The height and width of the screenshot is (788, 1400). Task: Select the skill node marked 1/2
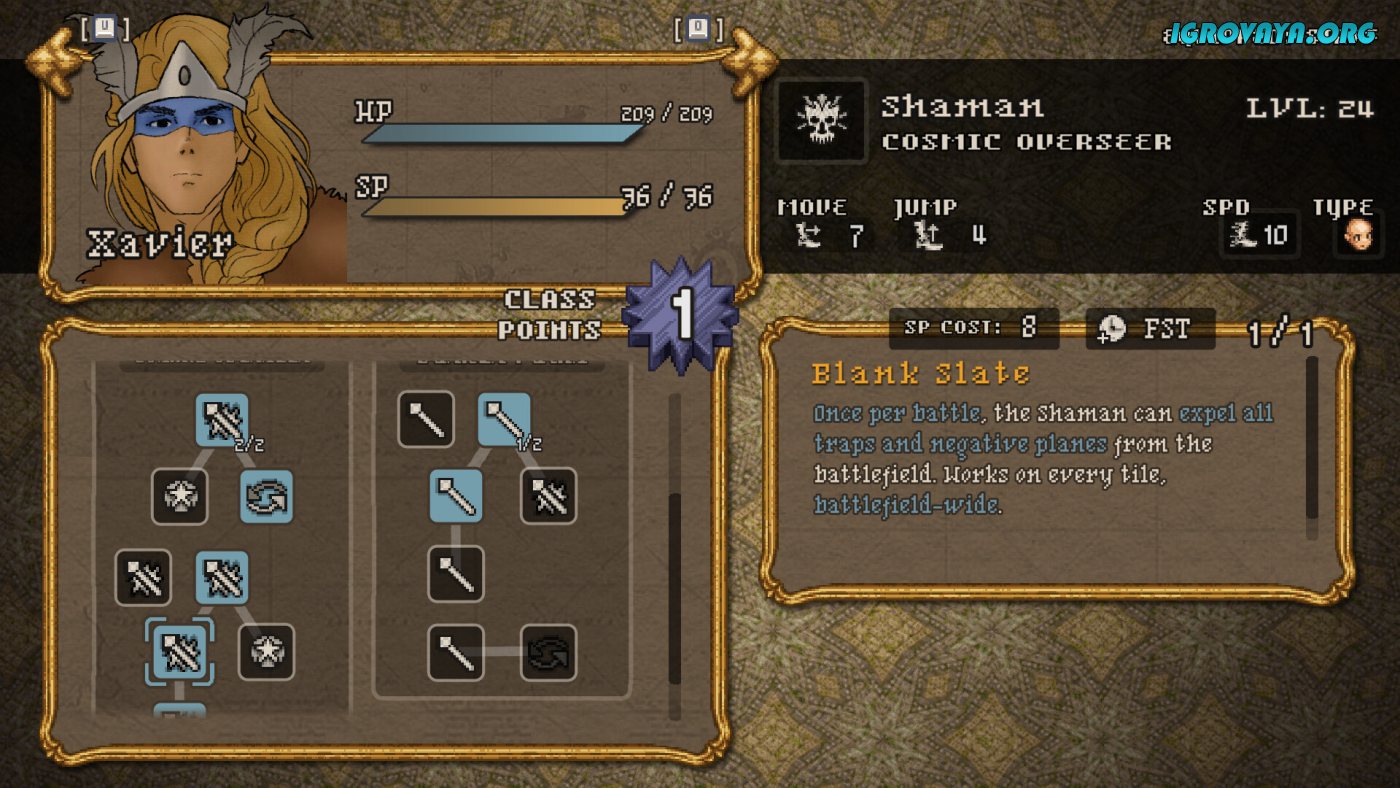(x=504, y=420)
